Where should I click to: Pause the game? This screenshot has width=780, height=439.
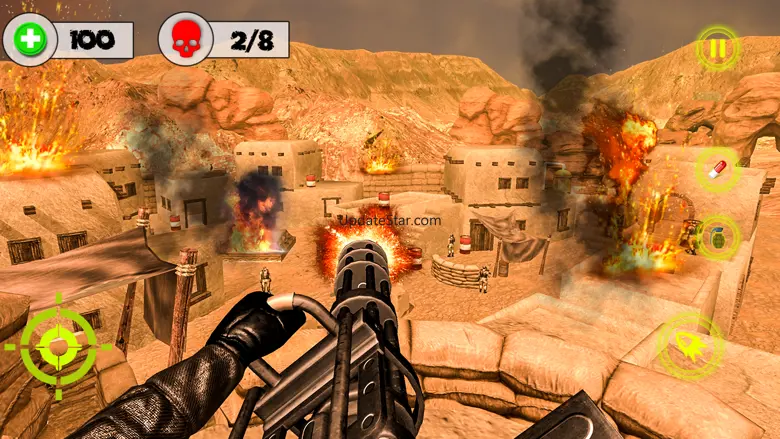[x=717, y=47]
